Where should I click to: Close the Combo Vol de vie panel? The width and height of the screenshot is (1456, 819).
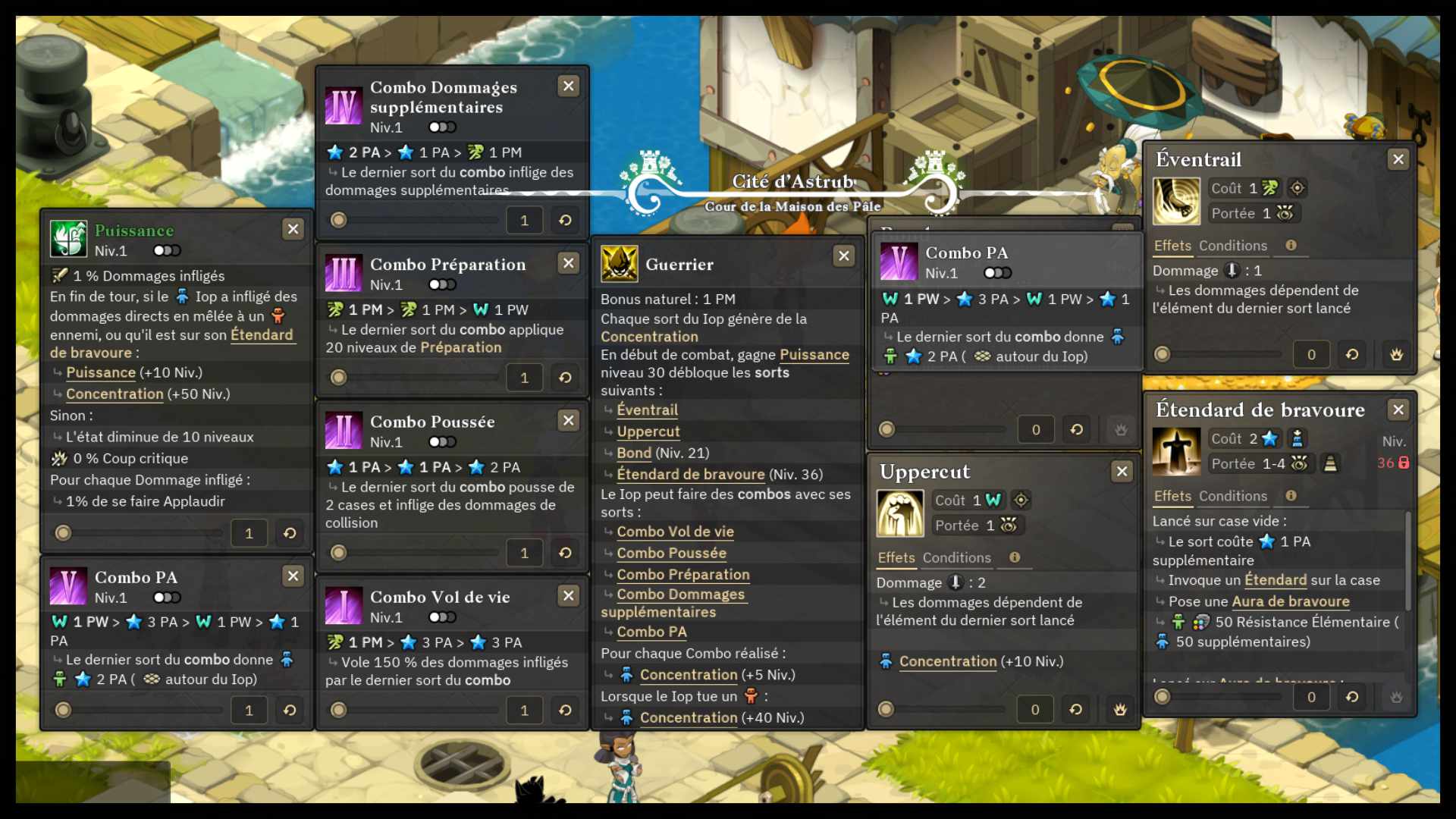tap(568, 596)
